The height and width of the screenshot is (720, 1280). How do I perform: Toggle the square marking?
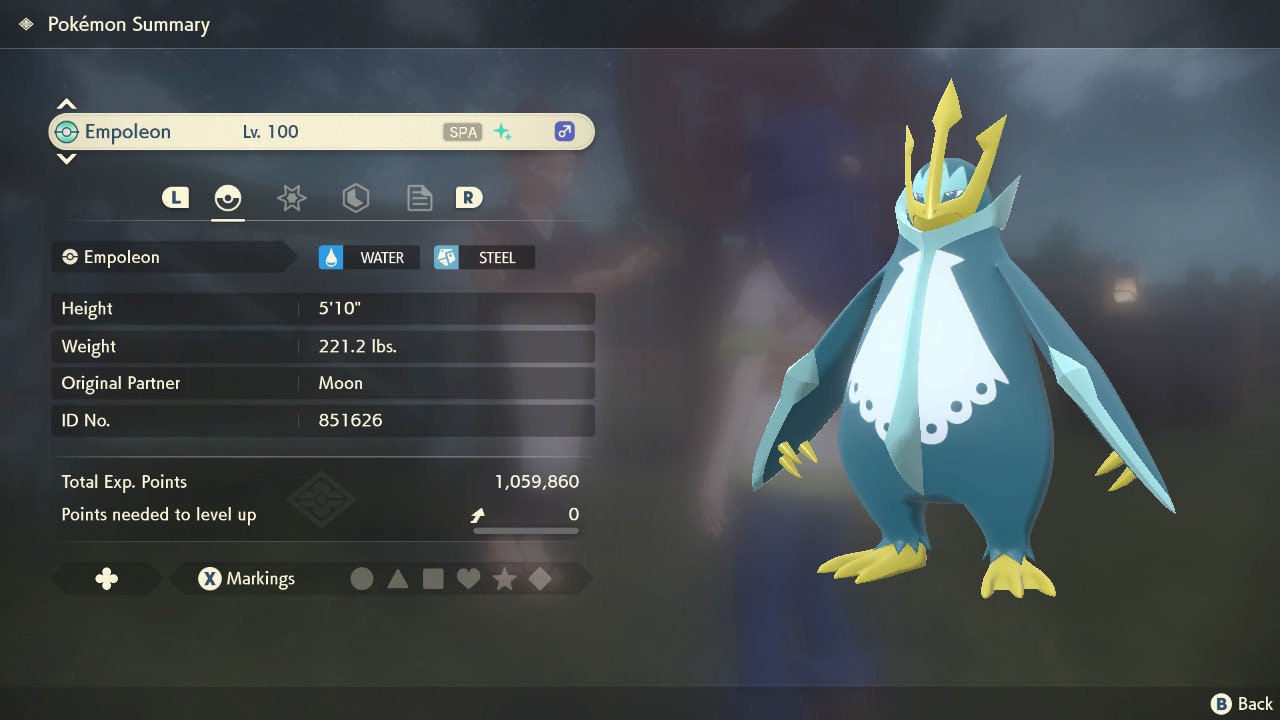(x=433, y=578)
